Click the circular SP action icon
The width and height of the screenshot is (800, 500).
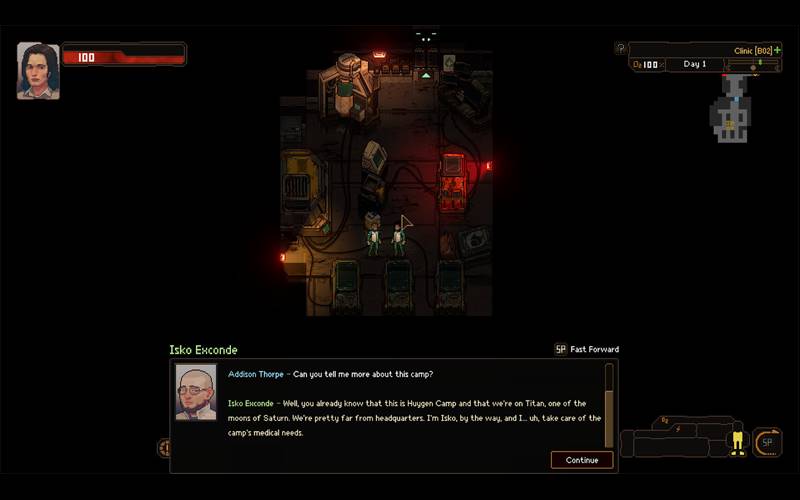point(768,442)
